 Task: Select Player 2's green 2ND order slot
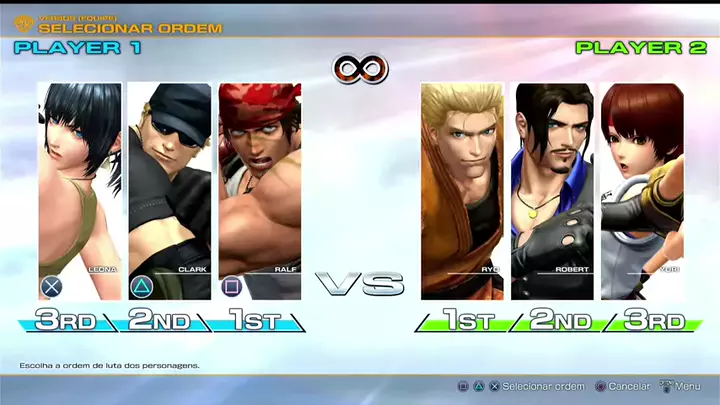pyautogui.click(x=560, y=321)
